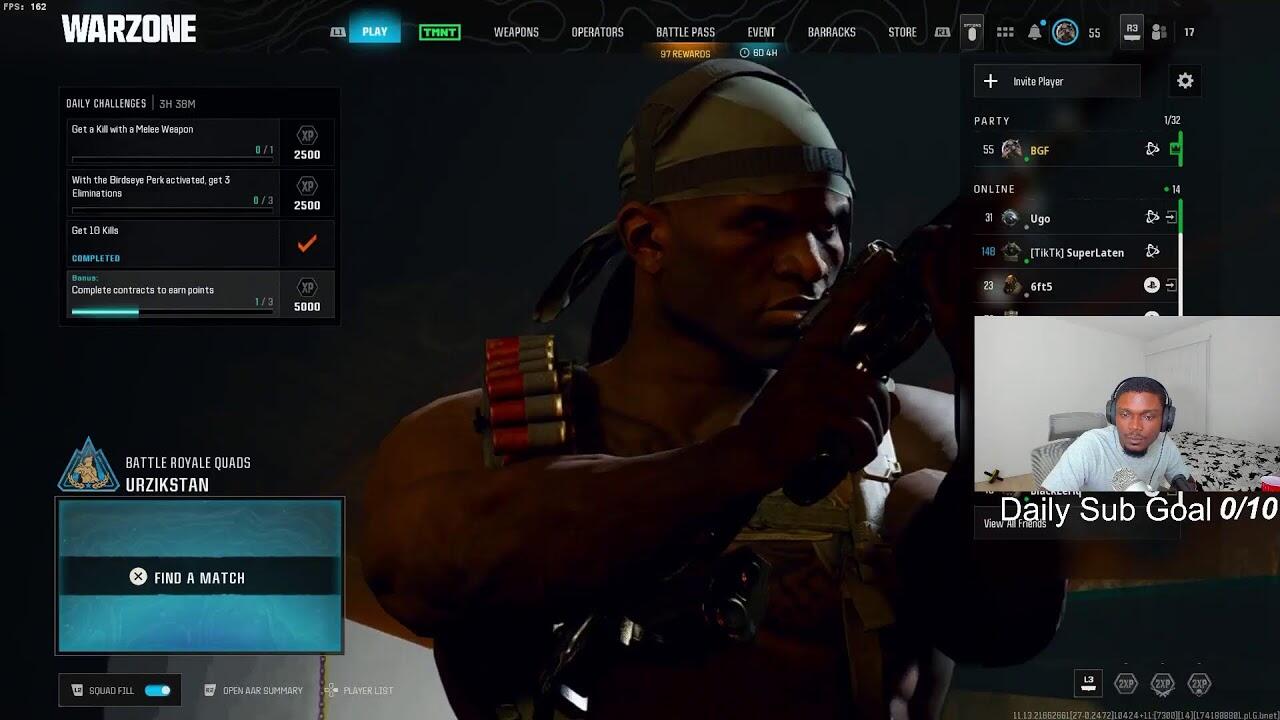This screenshot has height=720, width=1280.
Task: Show the Player List
Action: [367, 690]
